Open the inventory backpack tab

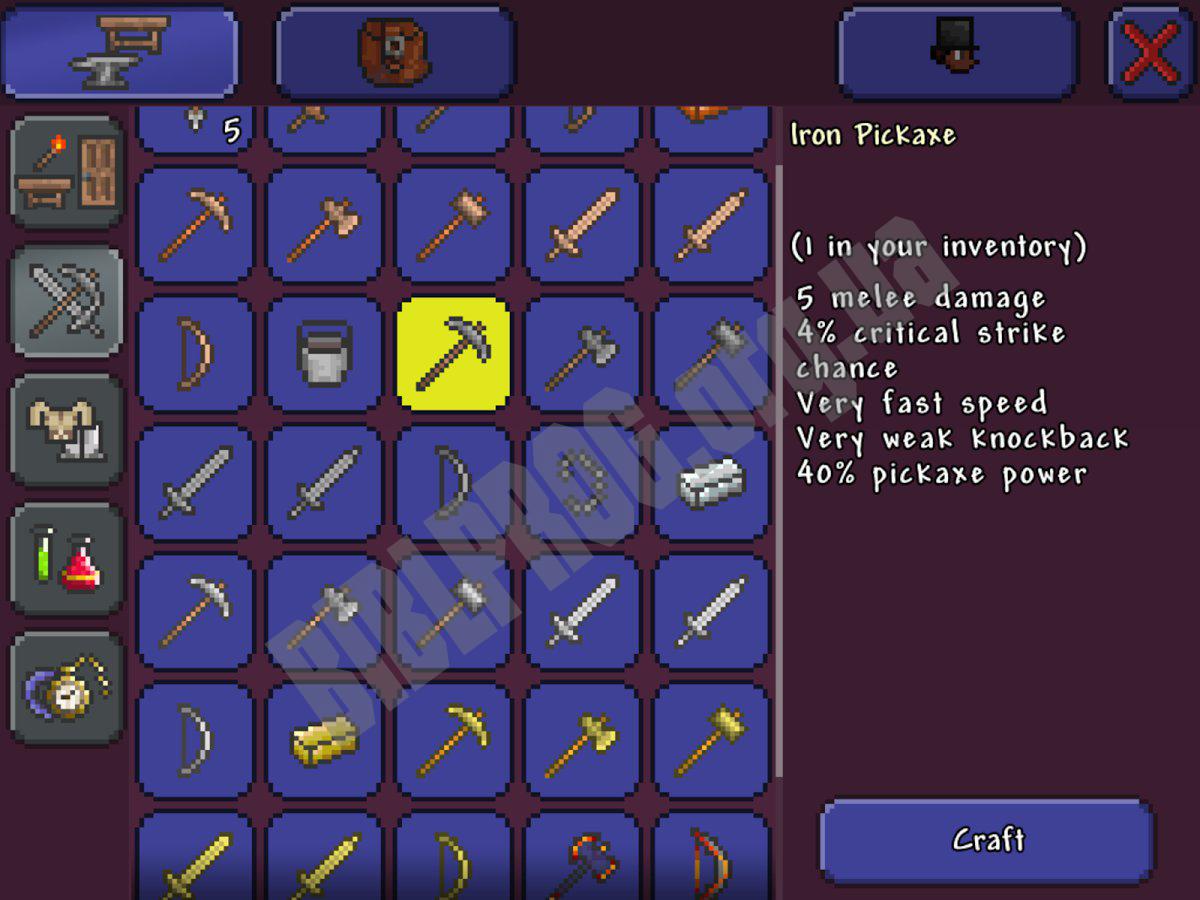394,52
